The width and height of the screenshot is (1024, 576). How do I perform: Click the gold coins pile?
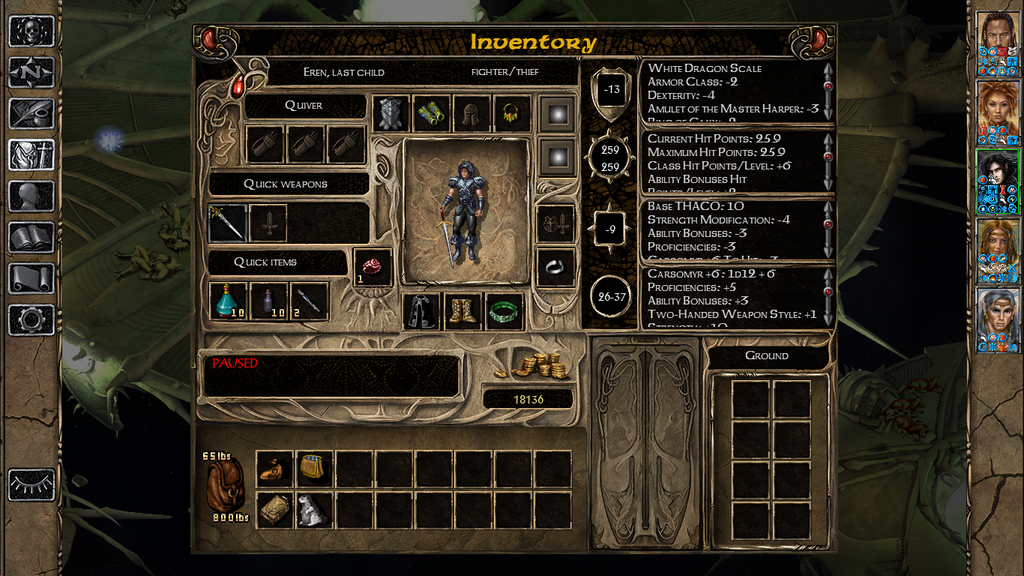point(538,366)
